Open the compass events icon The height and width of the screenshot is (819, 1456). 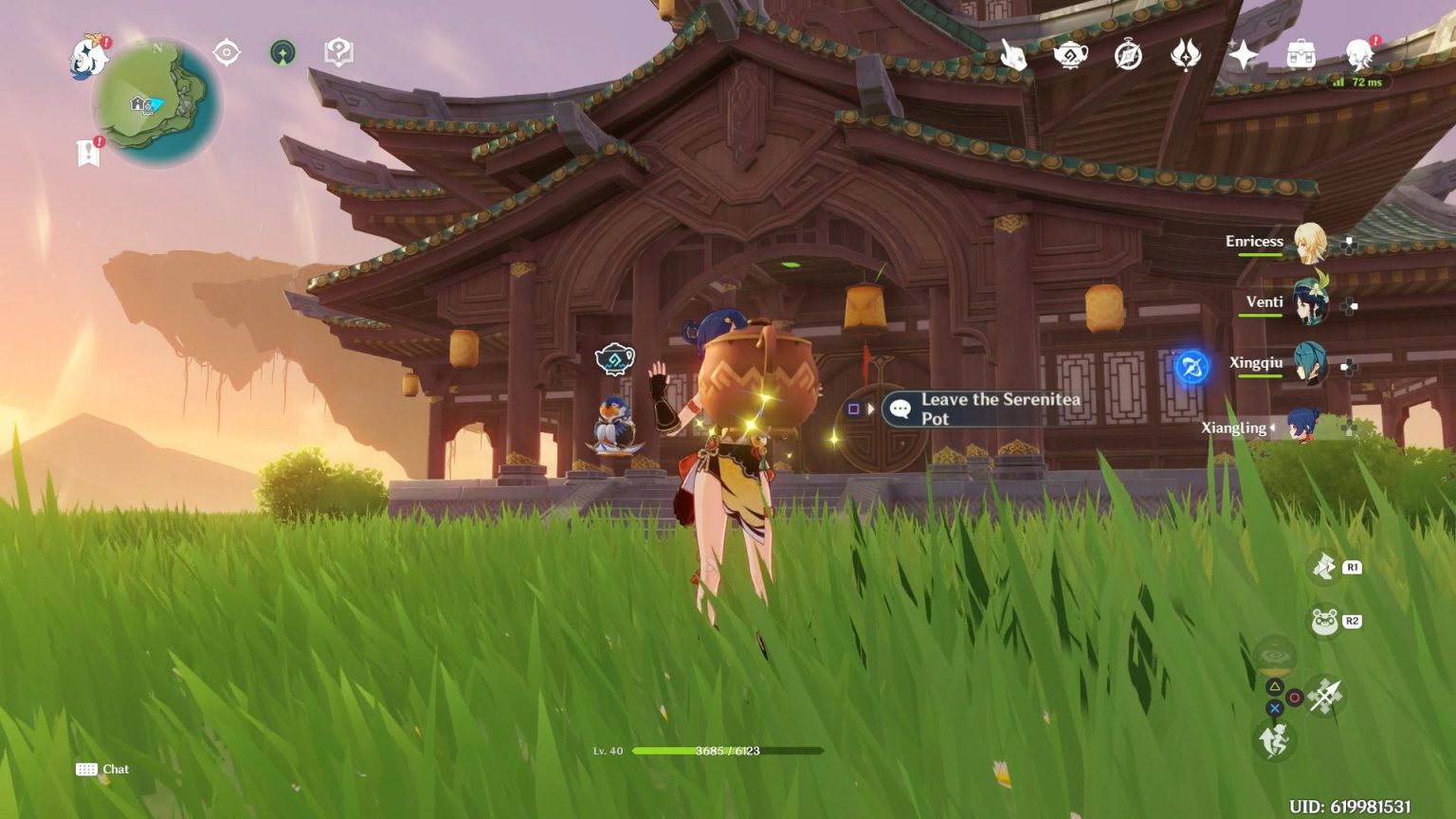pos(1128,55)
